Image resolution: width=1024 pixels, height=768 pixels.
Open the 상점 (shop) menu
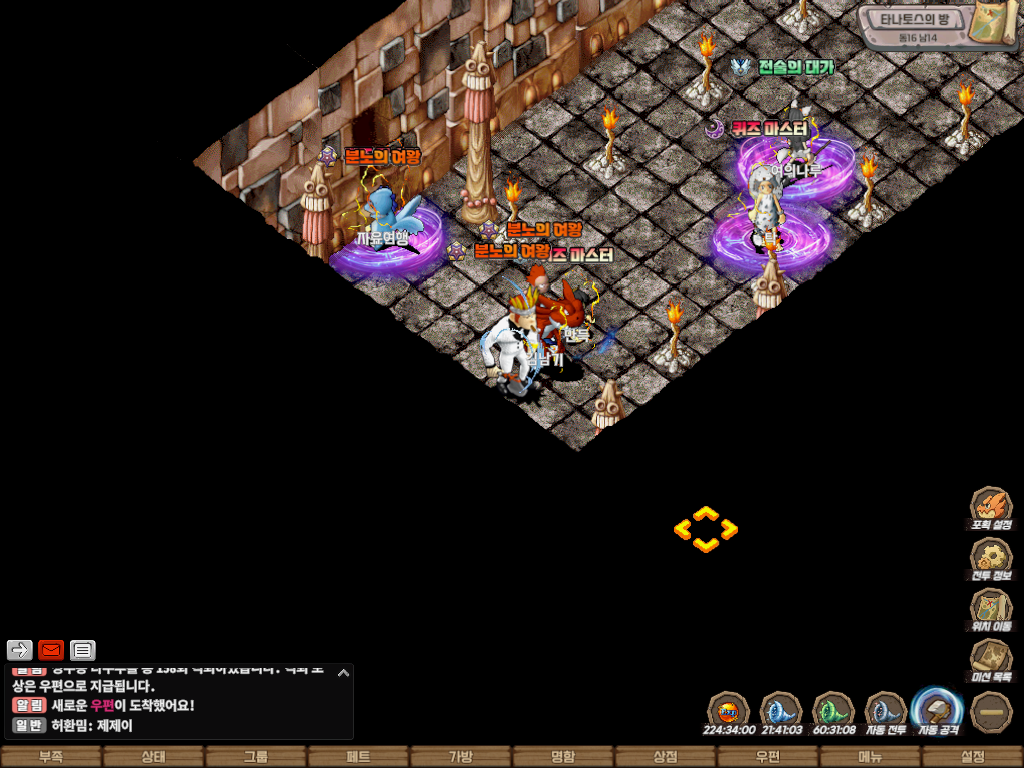665,757
